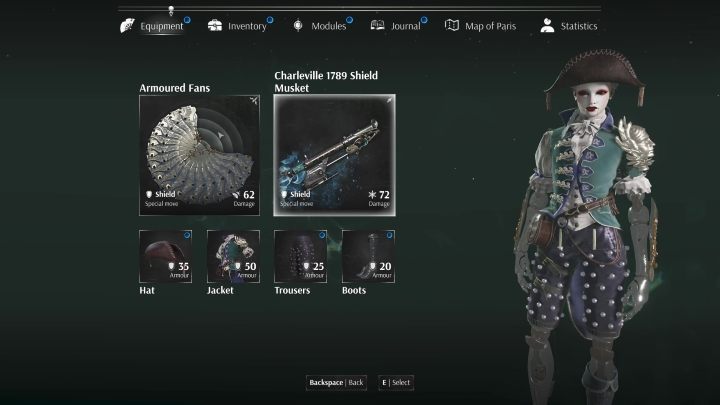Go to the Modules tab
Image resolution: width=720 pixels, height=405 pixels.
(x=320, y=26)
